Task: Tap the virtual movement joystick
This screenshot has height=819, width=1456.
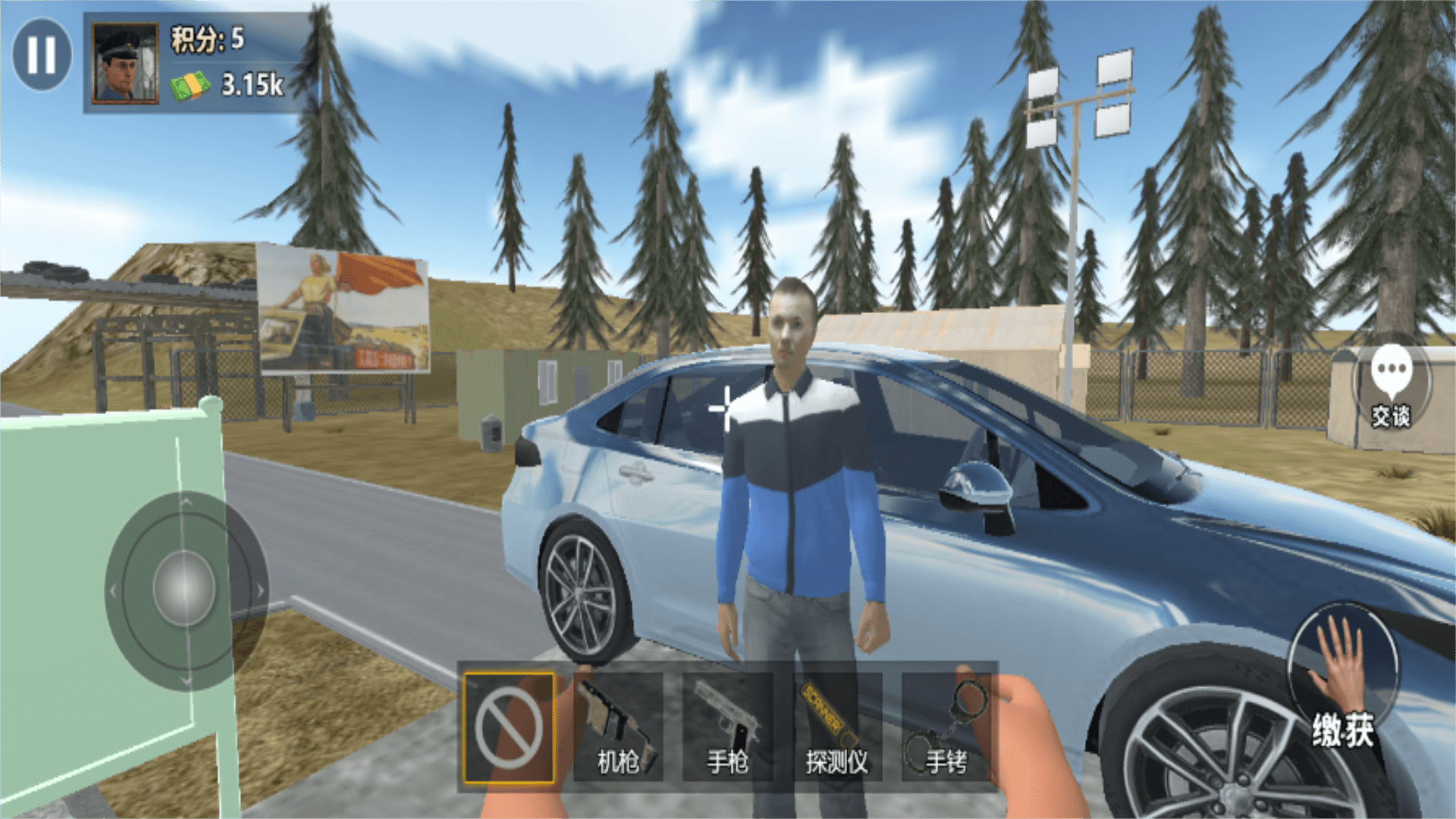Action: click(x=184, y=589)
